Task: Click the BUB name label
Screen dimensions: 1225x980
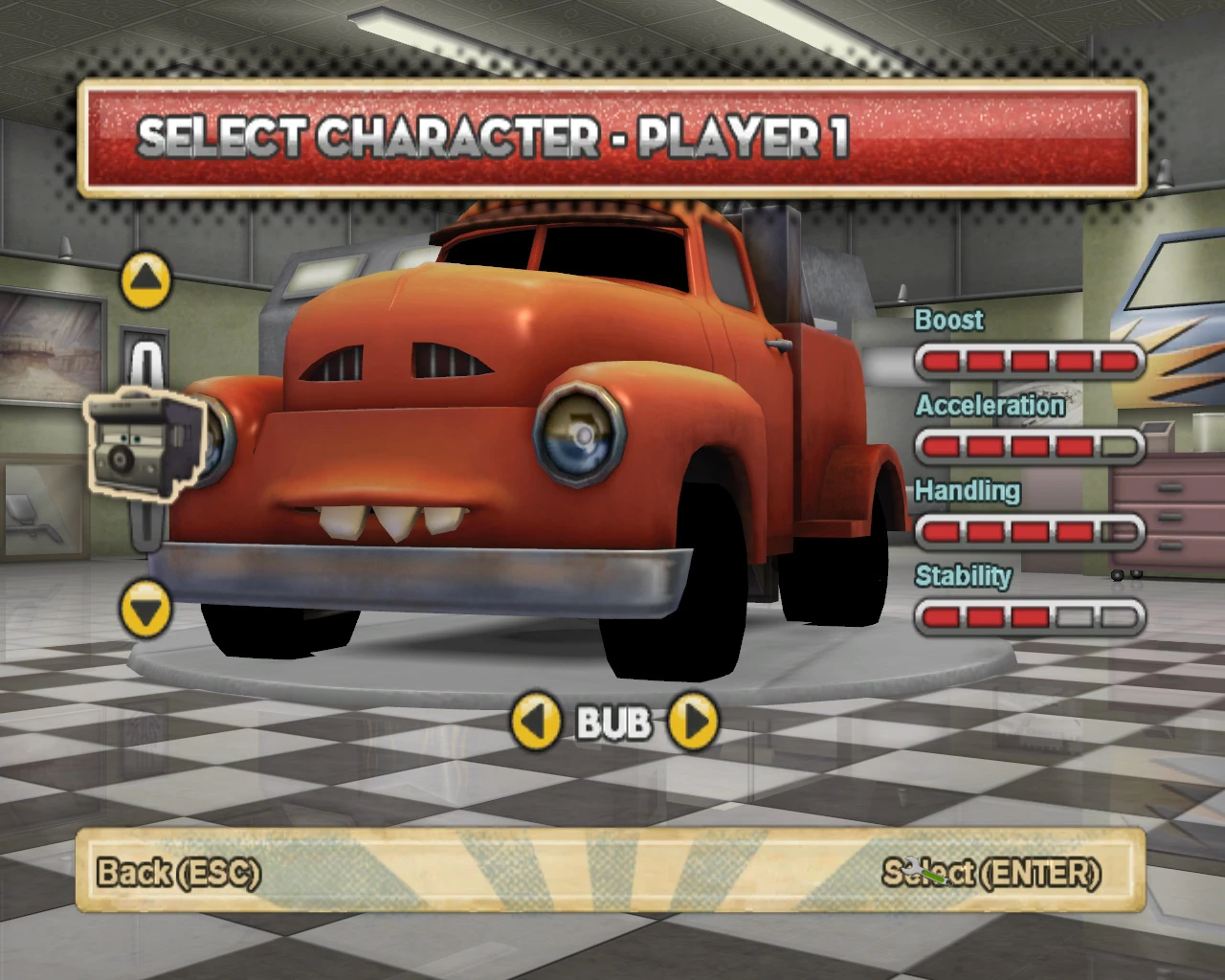Action: pyautogui.click(x=614, y=724)
